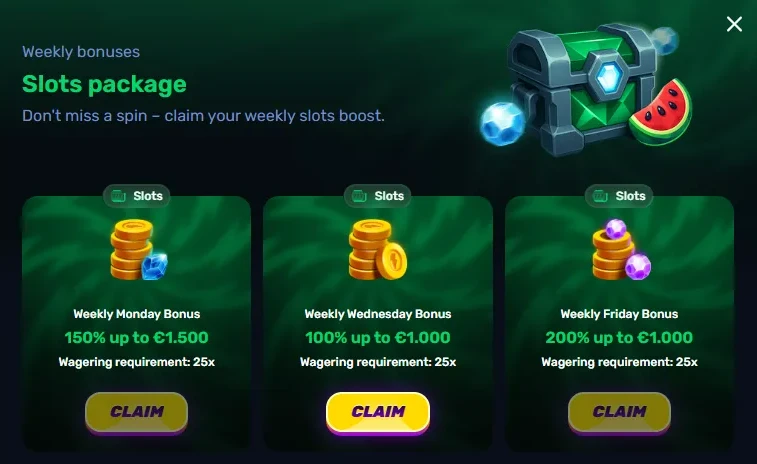Image resolution: width=757 pixels, height=464 pixels.
Task: Close the Slots package popup
Action: pyautogui.click(x=734, y=24)
